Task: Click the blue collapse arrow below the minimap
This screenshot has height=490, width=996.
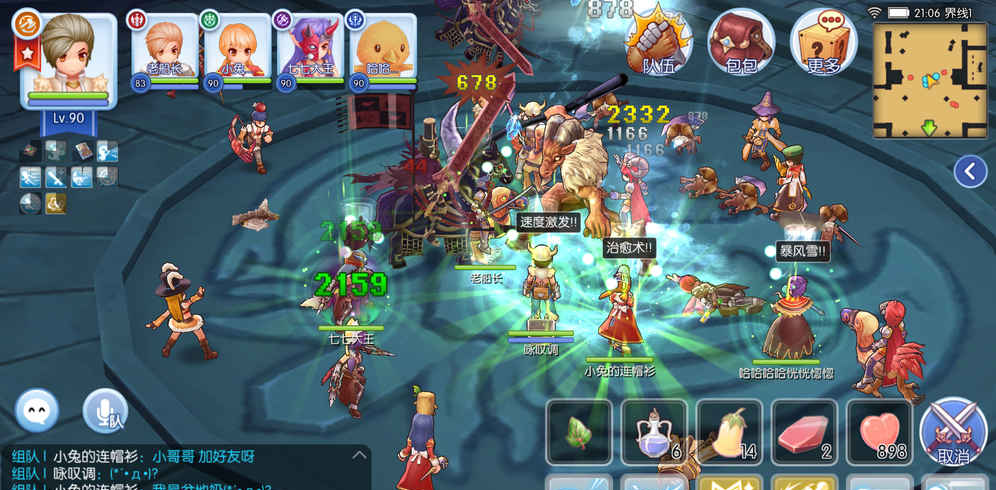Action: tap(970, 172)
